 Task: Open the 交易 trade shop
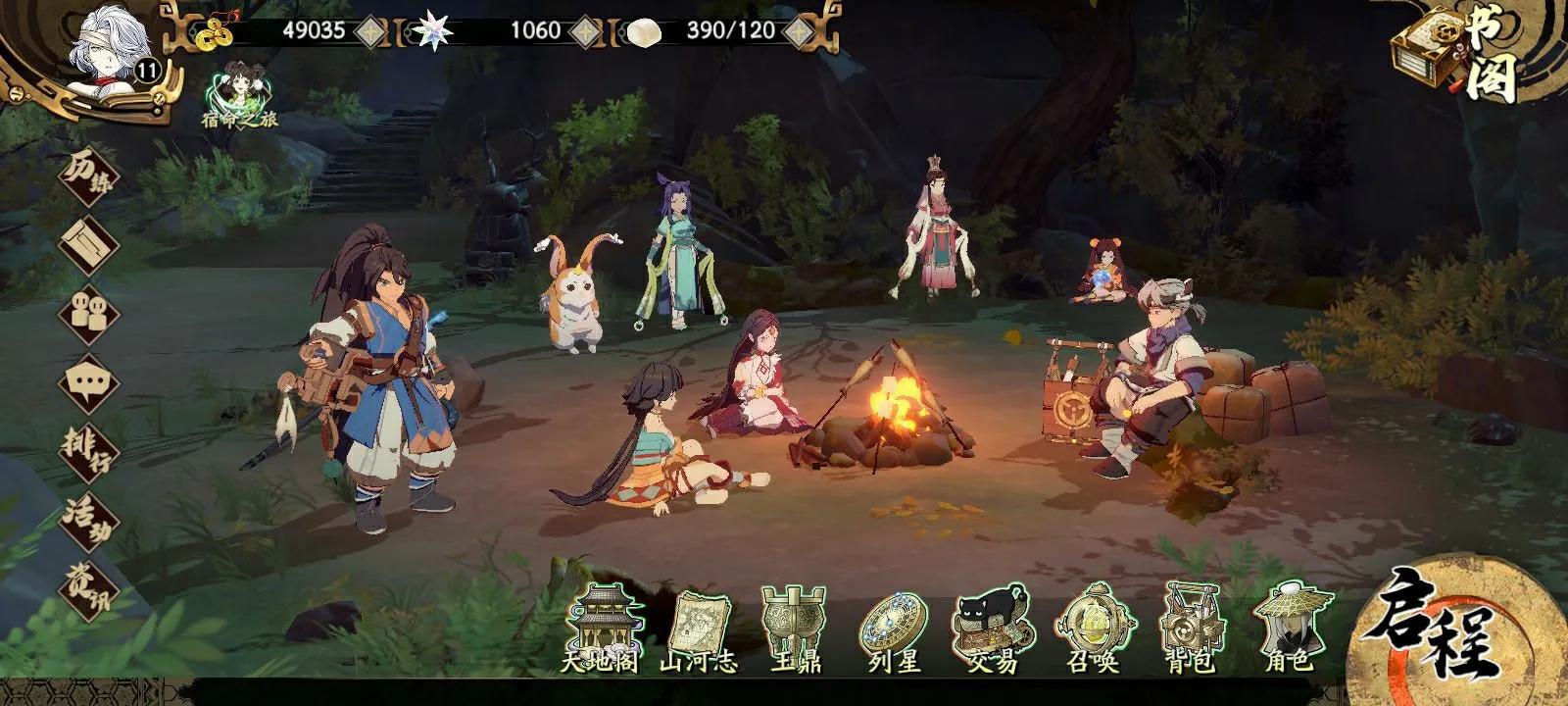point(992,630)
